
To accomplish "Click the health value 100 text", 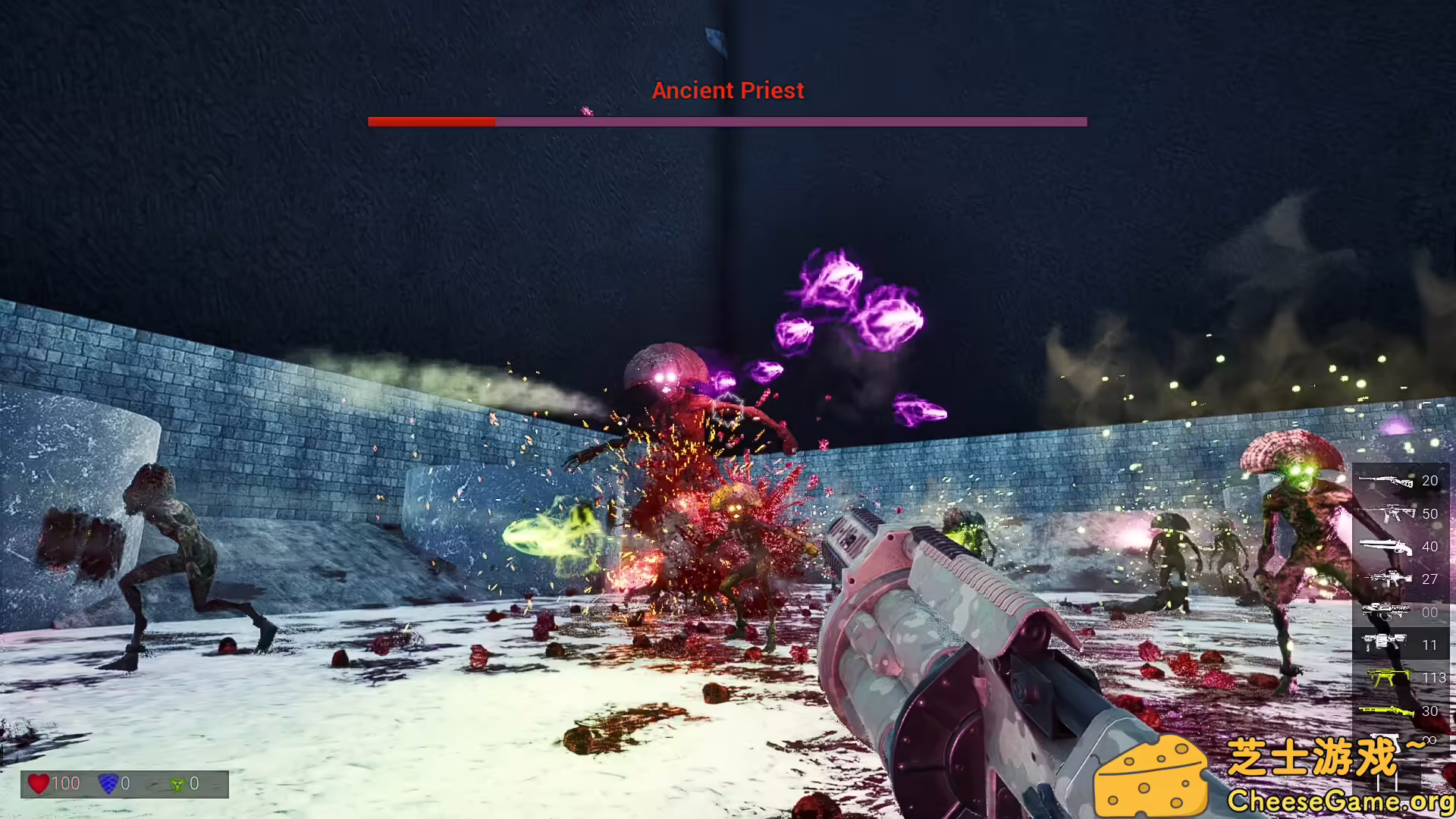I will click(67, 783).
